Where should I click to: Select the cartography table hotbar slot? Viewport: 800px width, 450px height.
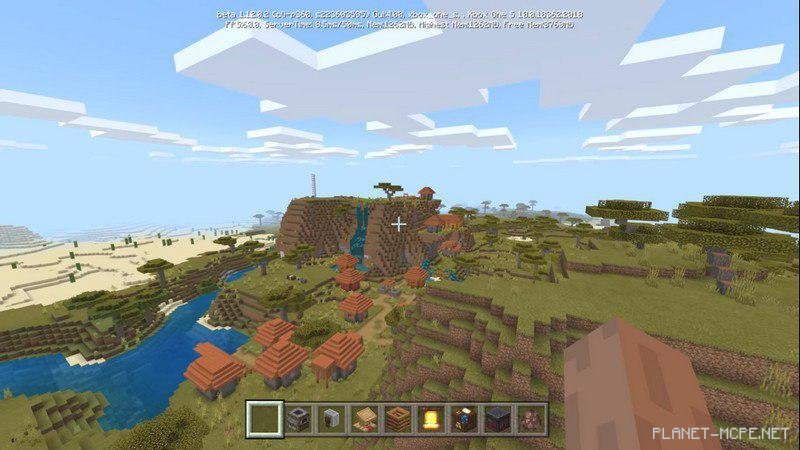click(x=464, y=417)
